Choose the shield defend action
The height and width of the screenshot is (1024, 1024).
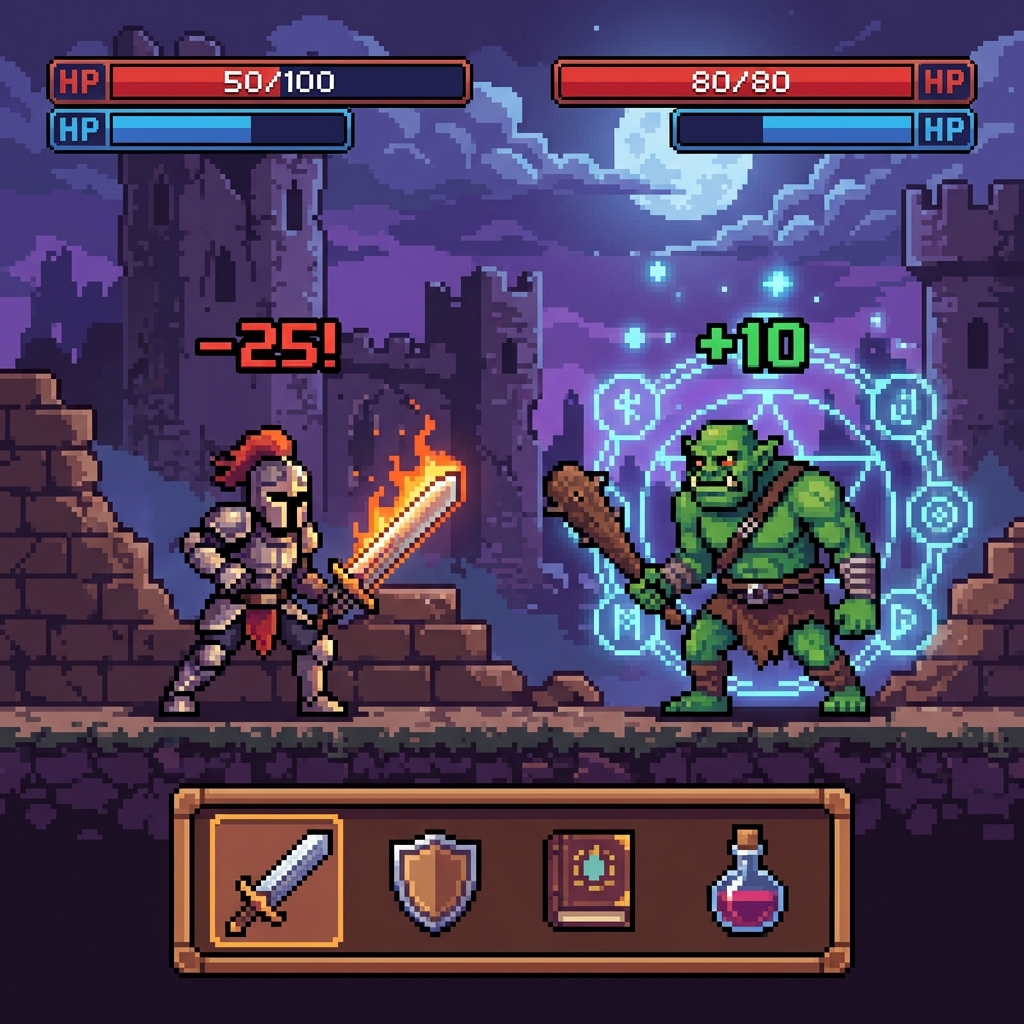pos(435,880)
